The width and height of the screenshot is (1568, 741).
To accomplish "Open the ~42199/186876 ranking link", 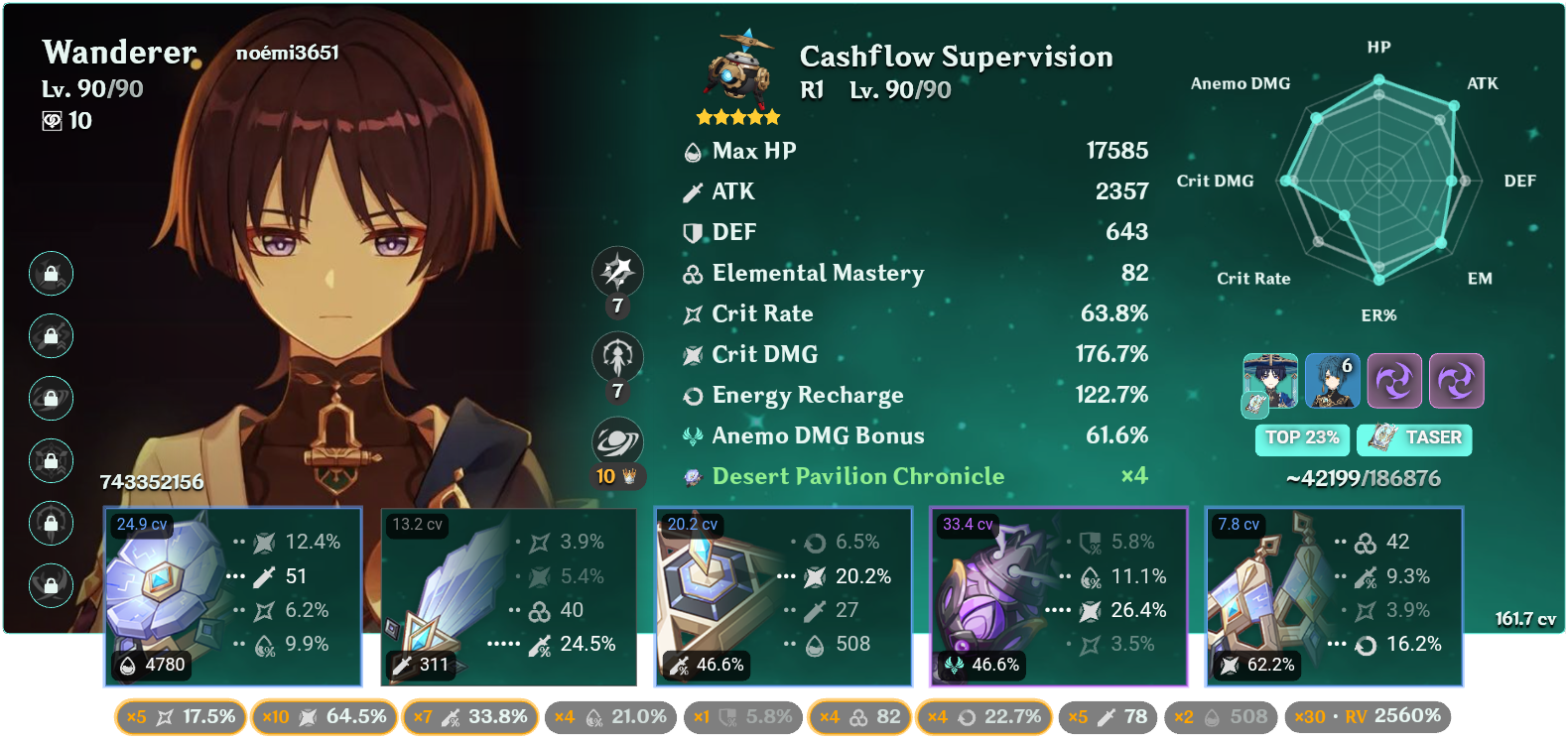I will point(1364,477).
